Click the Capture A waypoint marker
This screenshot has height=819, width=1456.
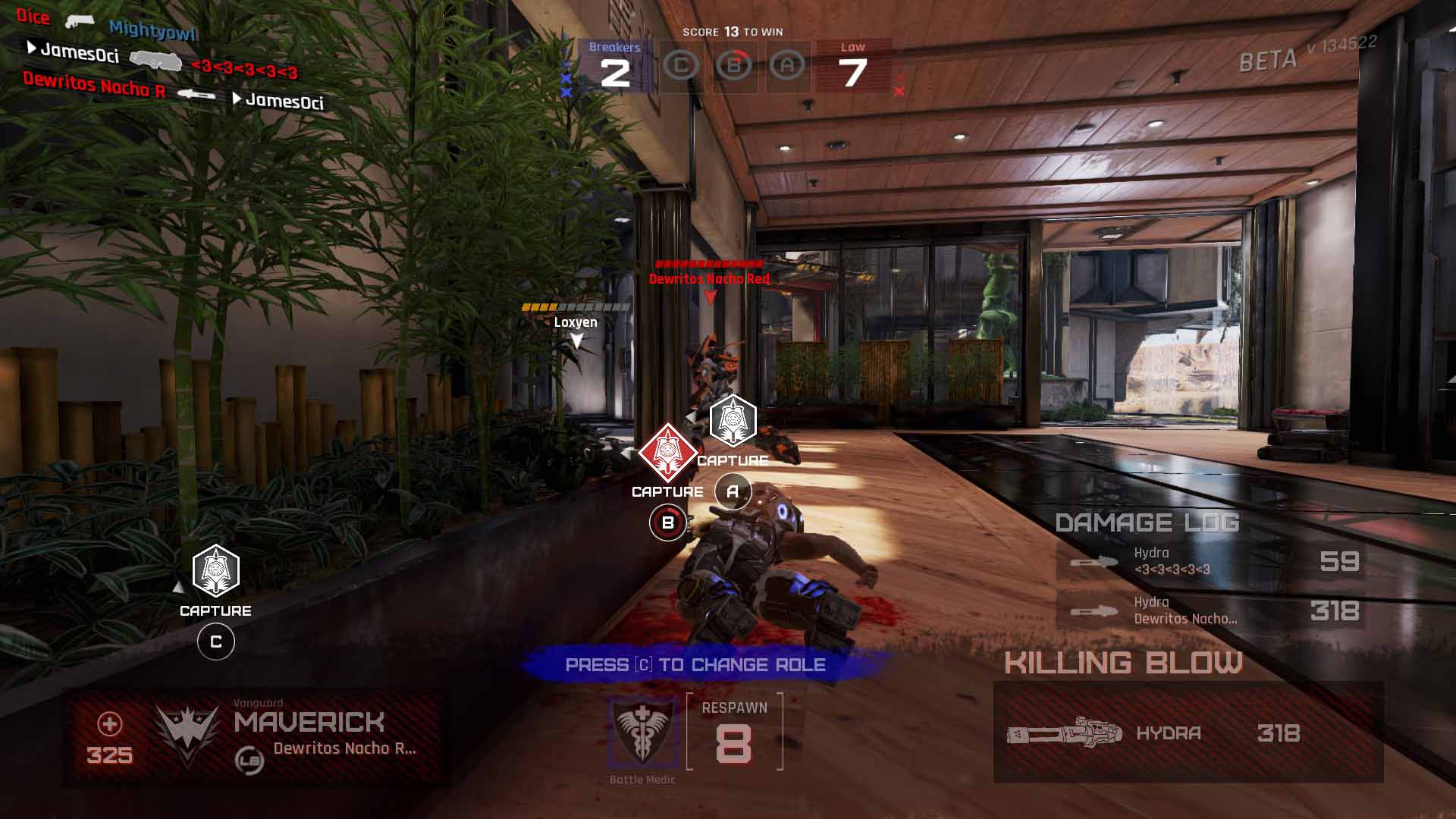tap(733, 420)
